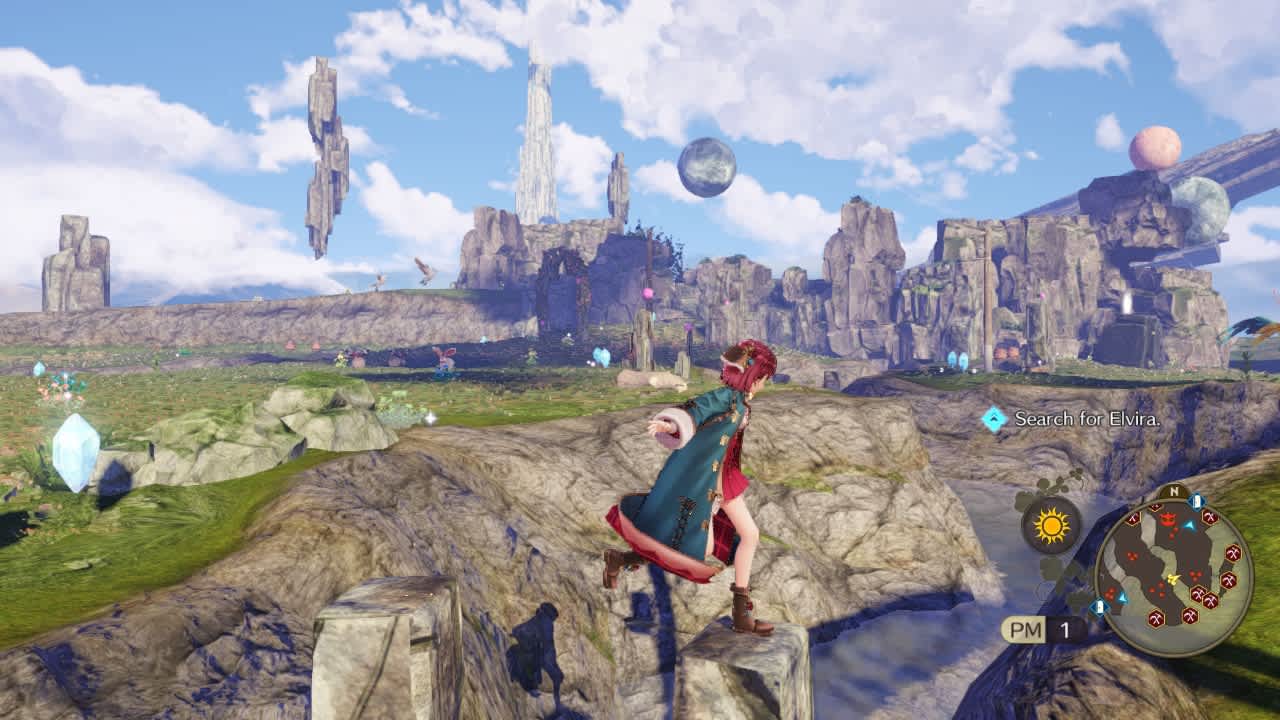Click the hour number 1 display
Image resolution: width=1280 pixels, height=720 pixels.
pyautogui.click(x=1064, y=628)
